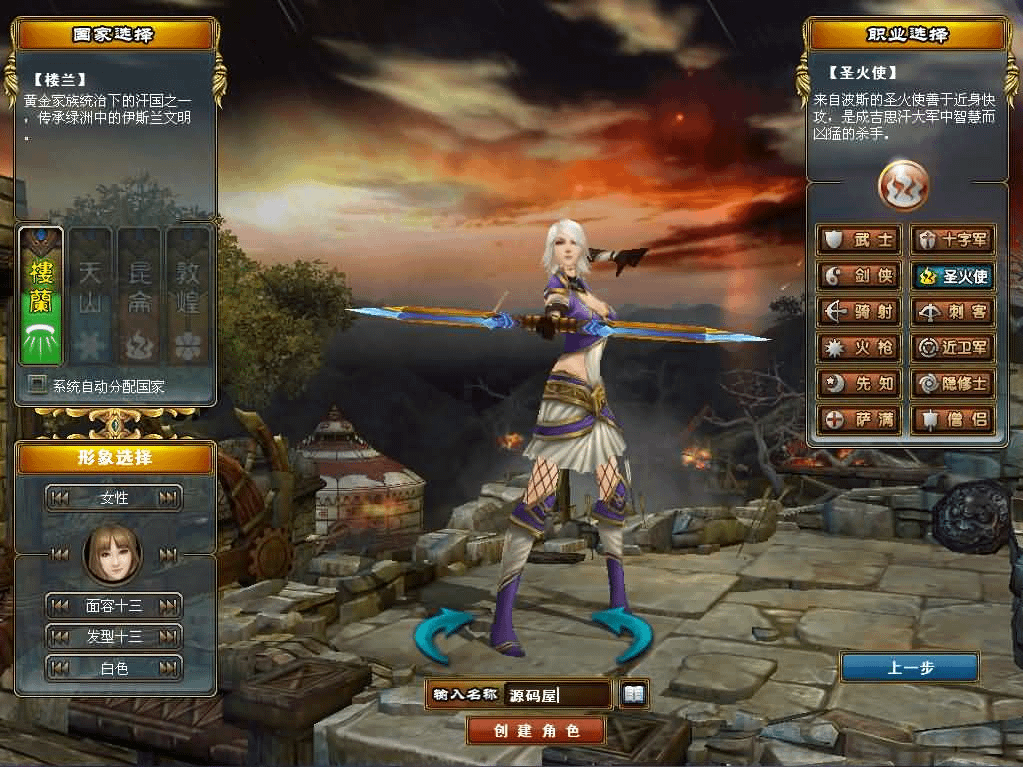The height and width of the screenshot is (767, 1023).
Task: Pick the 武士 class button
Action: tap(859, 240)
